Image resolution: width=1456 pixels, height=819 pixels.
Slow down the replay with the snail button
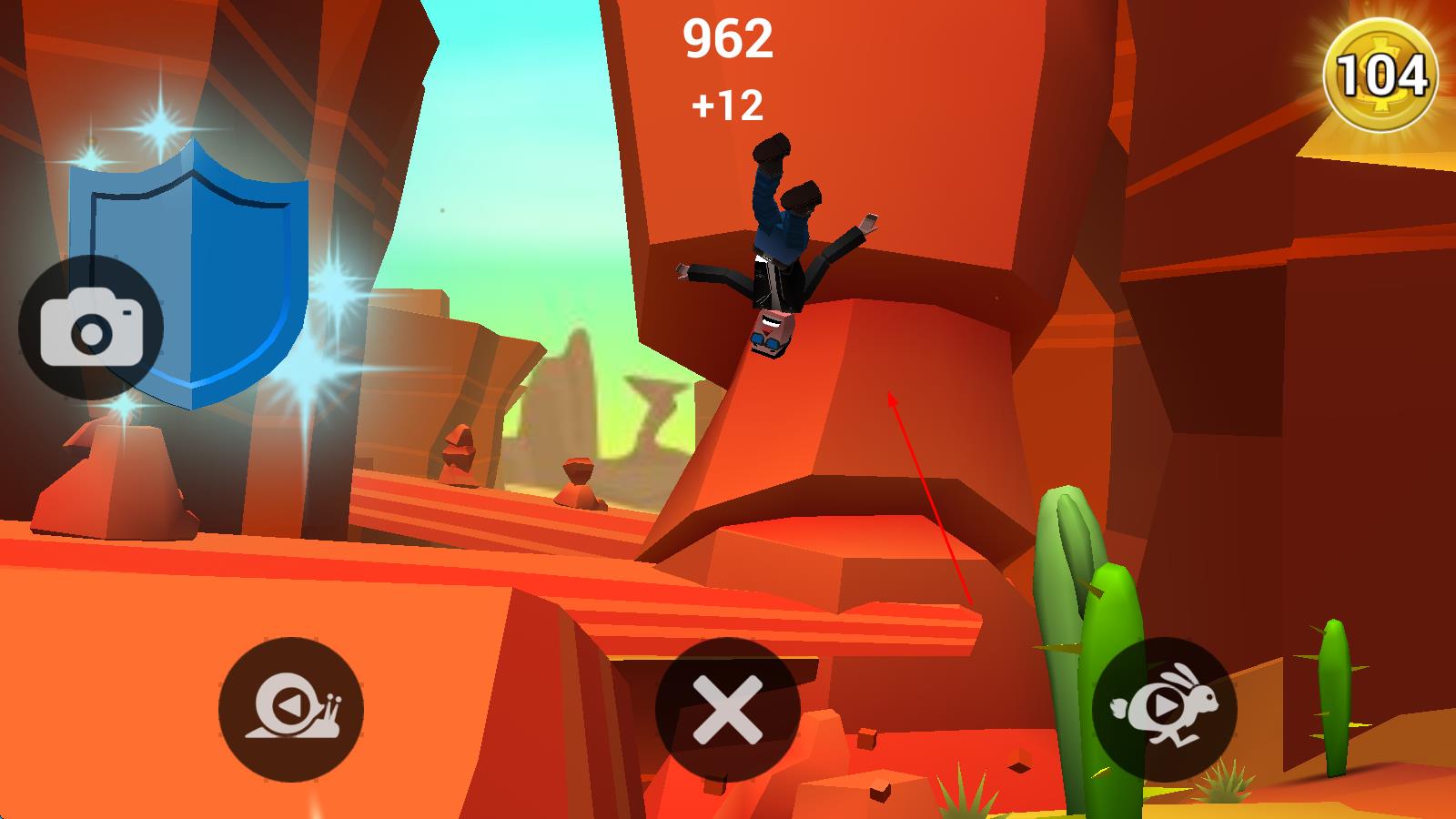pyautogui.click(x=291, y=709)
